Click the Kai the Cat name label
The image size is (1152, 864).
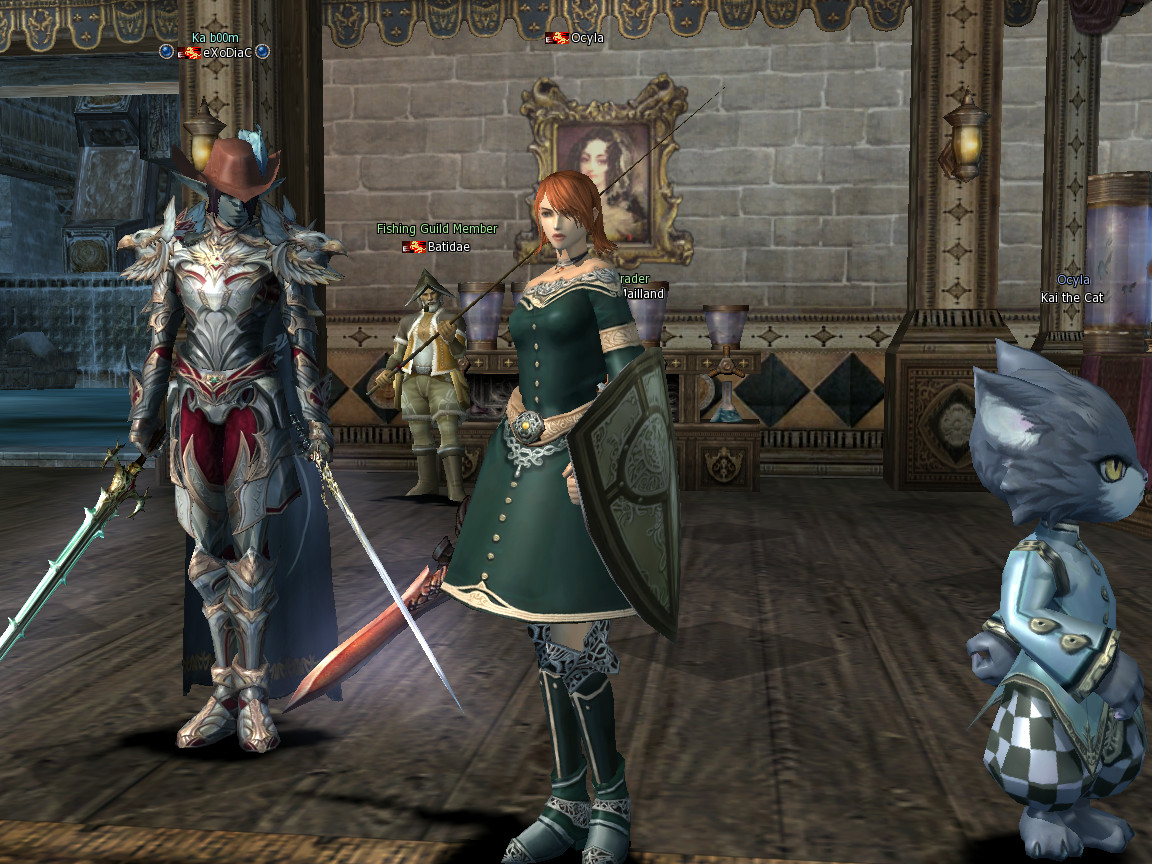point(1070,297)
